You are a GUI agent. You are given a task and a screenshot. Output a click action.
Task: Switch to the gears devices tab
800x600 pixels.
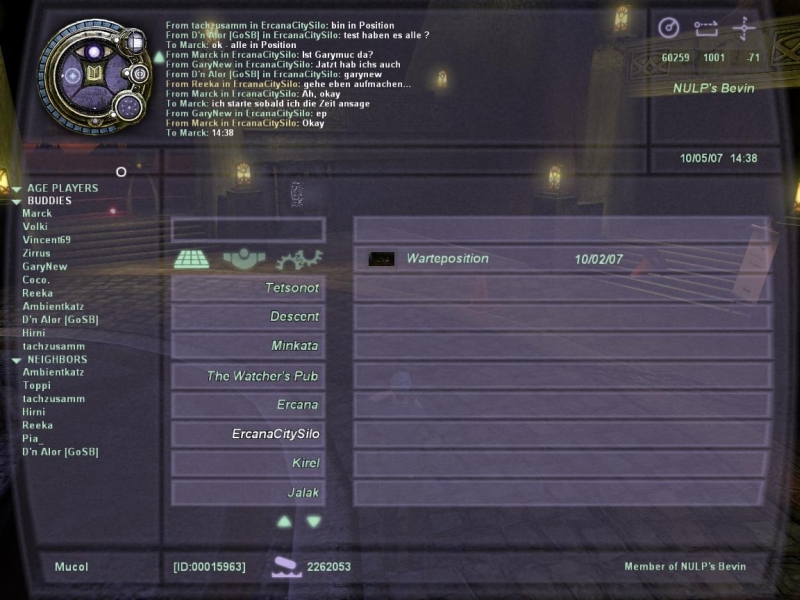click(x=299, y=259)
